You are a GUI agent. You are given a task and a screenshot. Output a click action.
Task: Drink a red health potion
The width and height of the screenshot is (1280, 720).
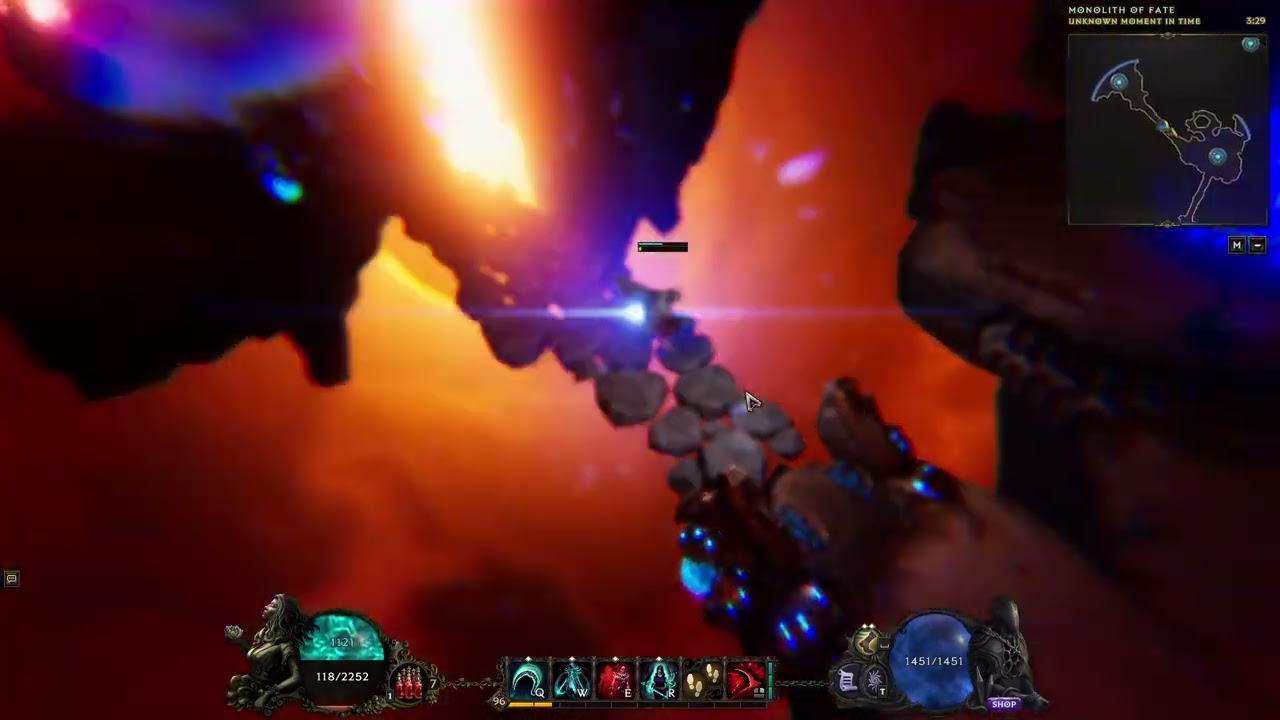tap(408, 684)
